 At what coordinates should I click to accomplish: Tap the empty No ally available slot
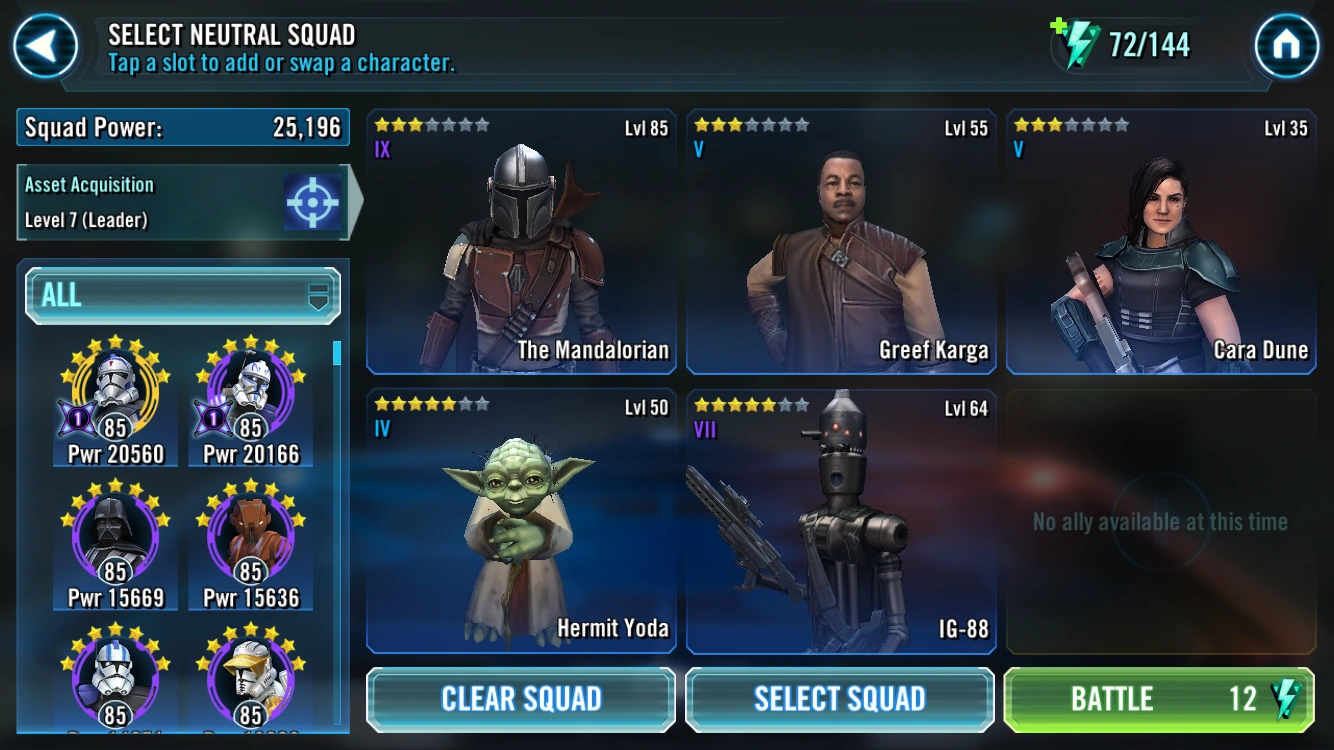click(x=1159, y=520)
